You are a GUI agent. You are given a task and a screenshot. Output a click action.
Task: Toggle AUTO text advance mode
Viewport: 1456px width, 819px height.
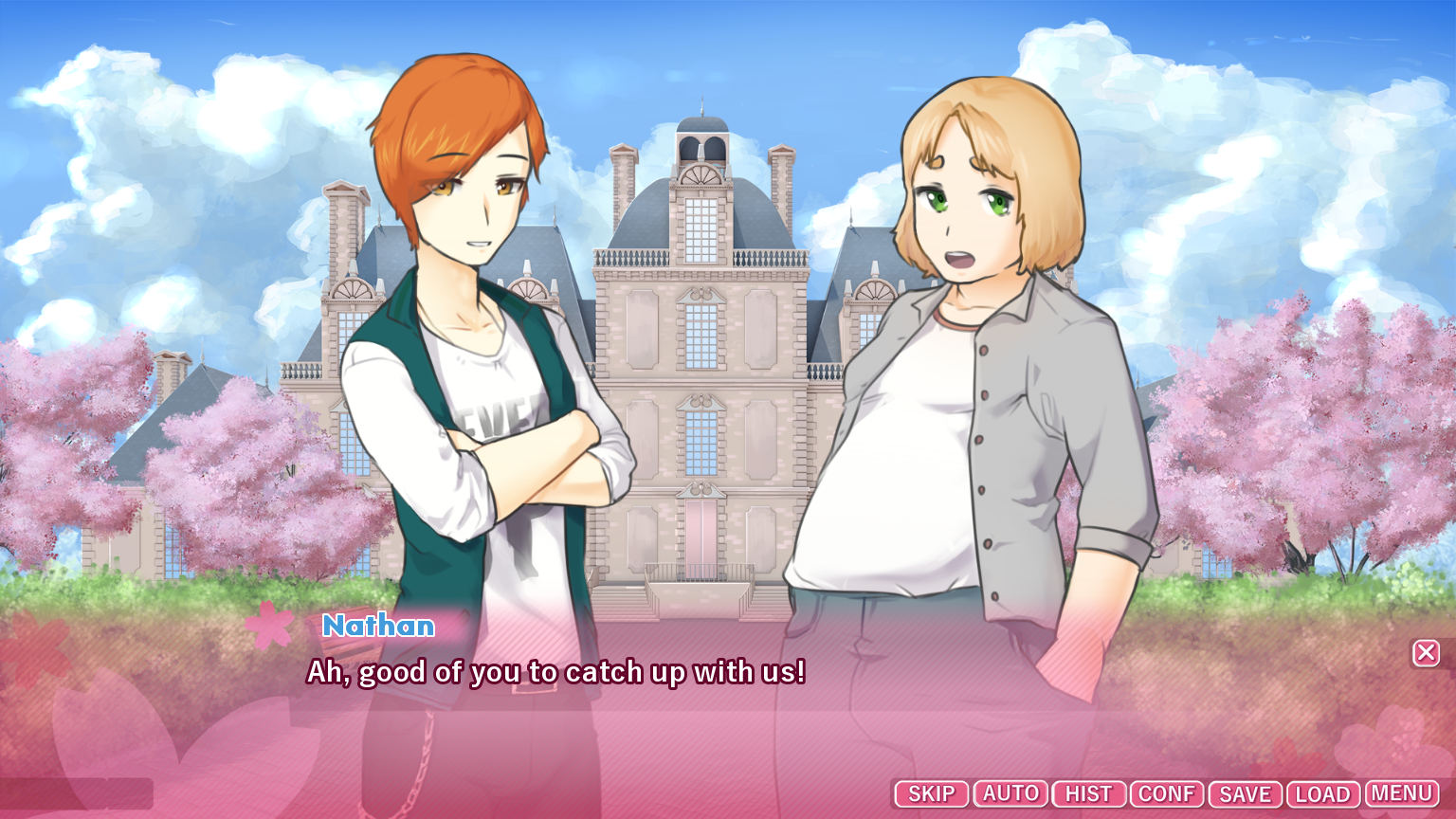(1010, 793)
